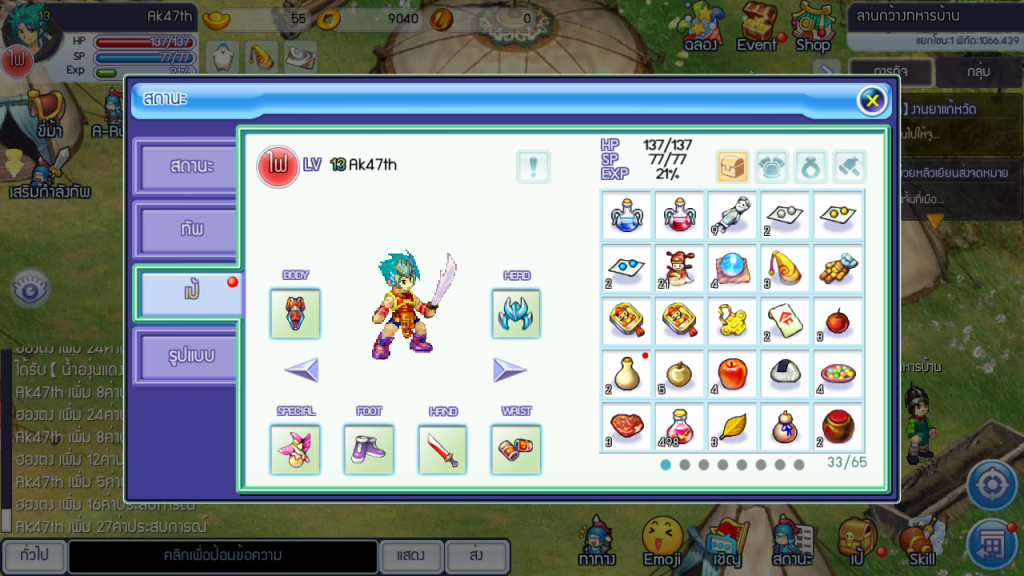The image size is (1024, 576).
Task: Click the chat message input field
Action: point(222,555)
